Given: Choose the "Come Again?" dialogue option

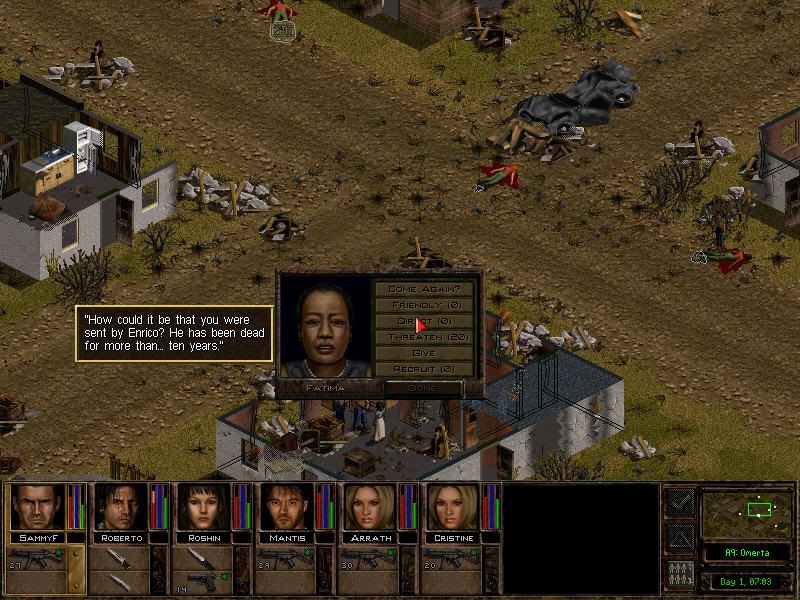Looking at the screenshot, I should [426, 288].
